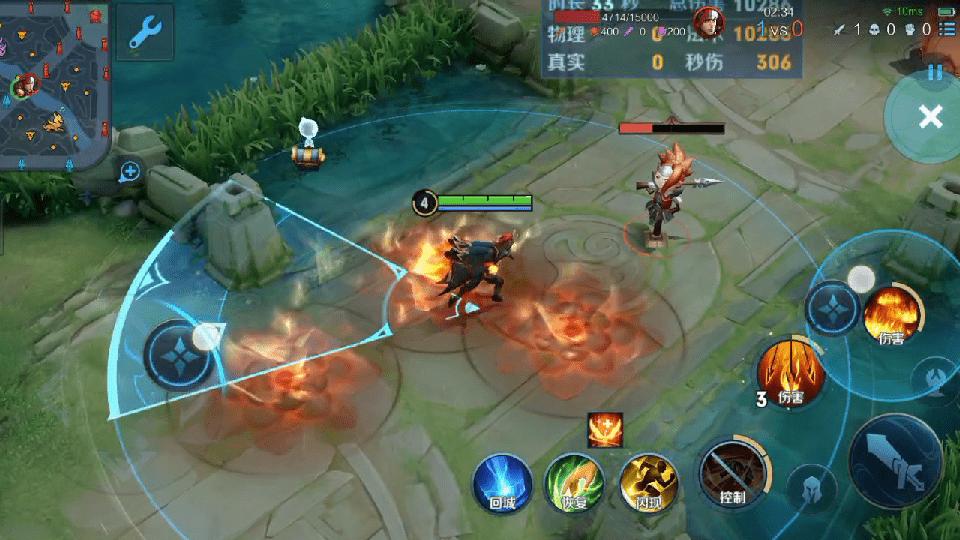This screenshot has width=960, height=540.
Task: Tap the helmet target-hero button
Action: [812, 488]
